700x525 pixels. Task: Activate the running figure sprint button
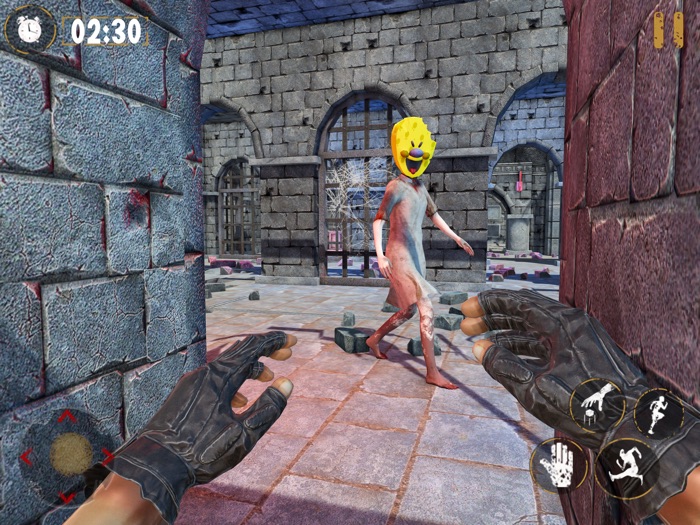coord(658,412)
